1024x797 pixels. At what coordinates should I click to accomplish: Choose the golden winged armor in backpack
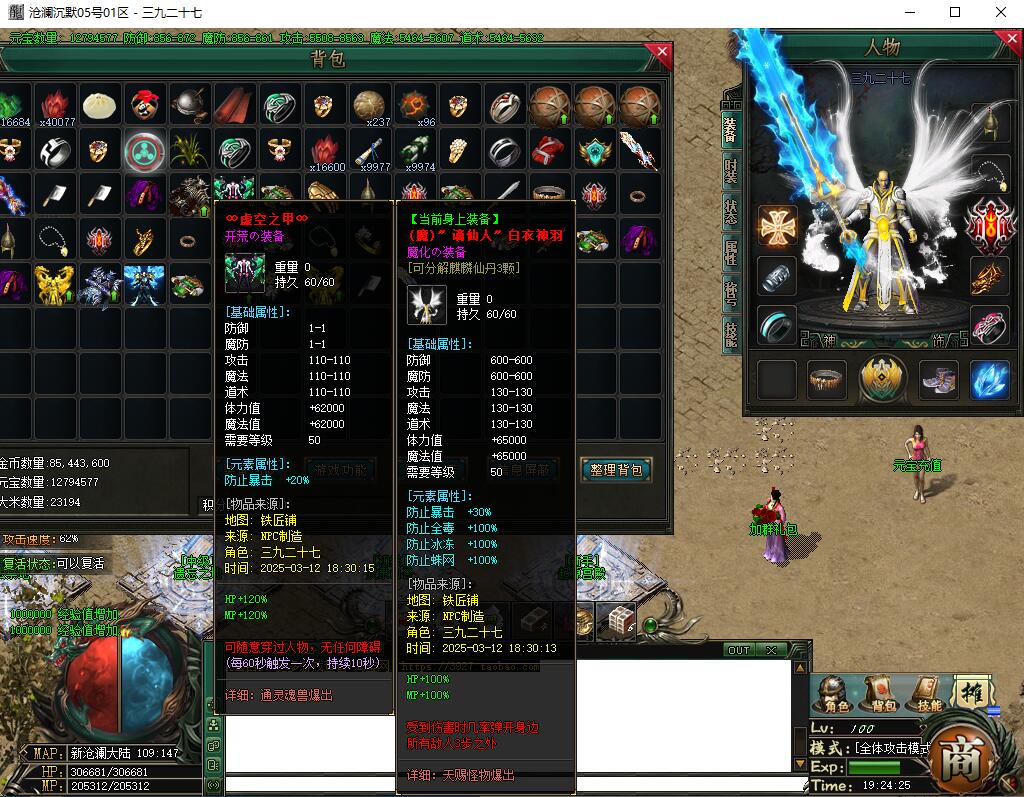(x=55, y=284)
